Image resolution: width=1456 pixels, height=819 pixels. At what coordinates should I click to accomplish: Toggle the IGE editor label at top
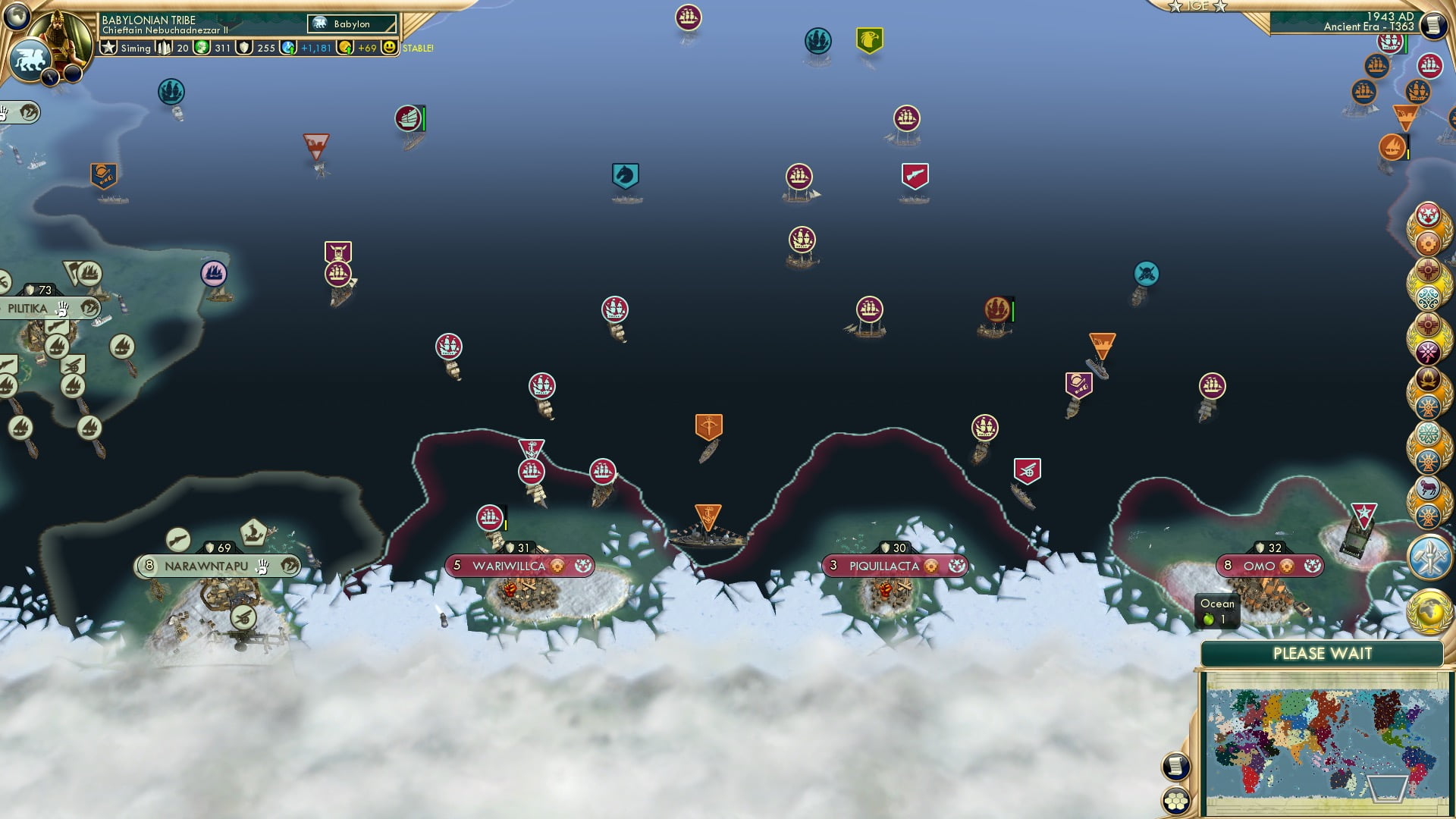[1198, 6]
